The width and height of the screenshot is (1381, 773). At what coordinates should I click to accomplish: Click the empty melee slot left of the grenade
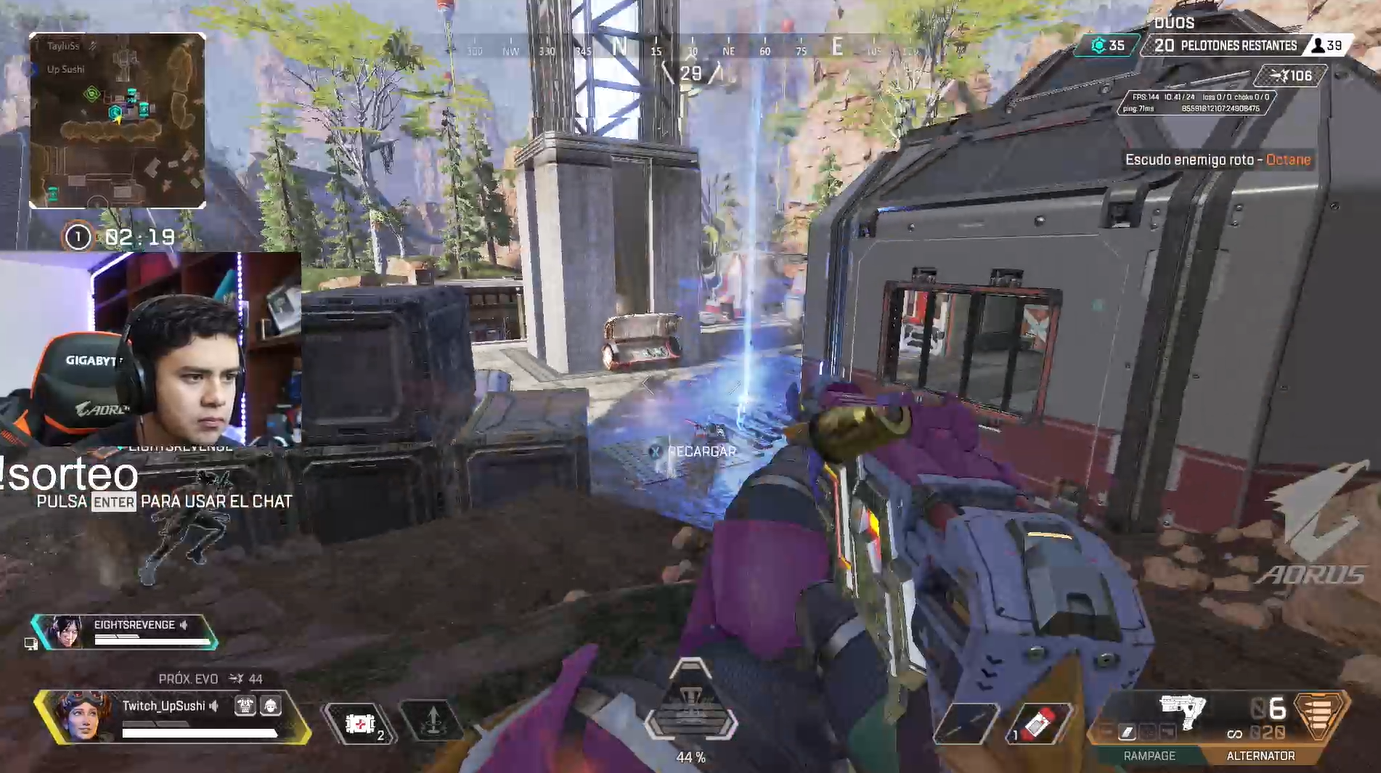tap(967, 724)
